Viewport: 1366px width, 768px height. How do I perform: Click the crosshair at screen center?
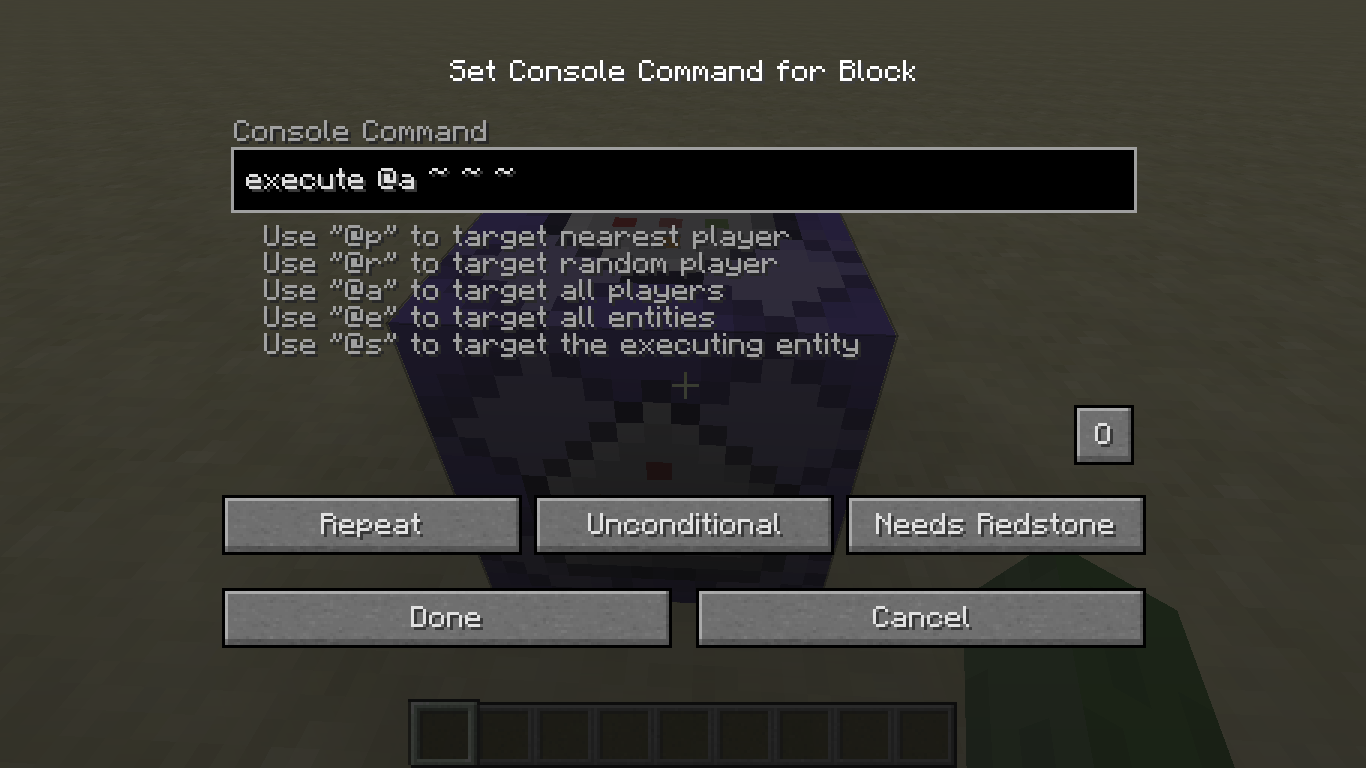coord(683,386)
